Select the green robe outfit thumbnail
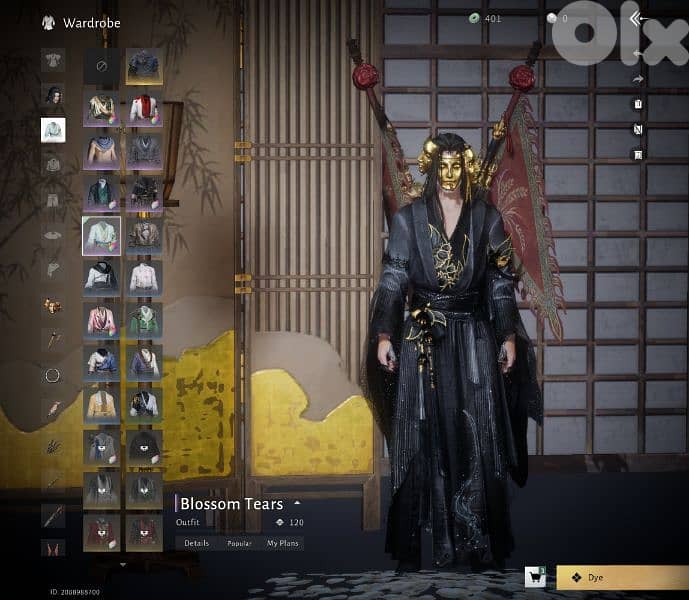689x600 pixels. coord(145,319)
